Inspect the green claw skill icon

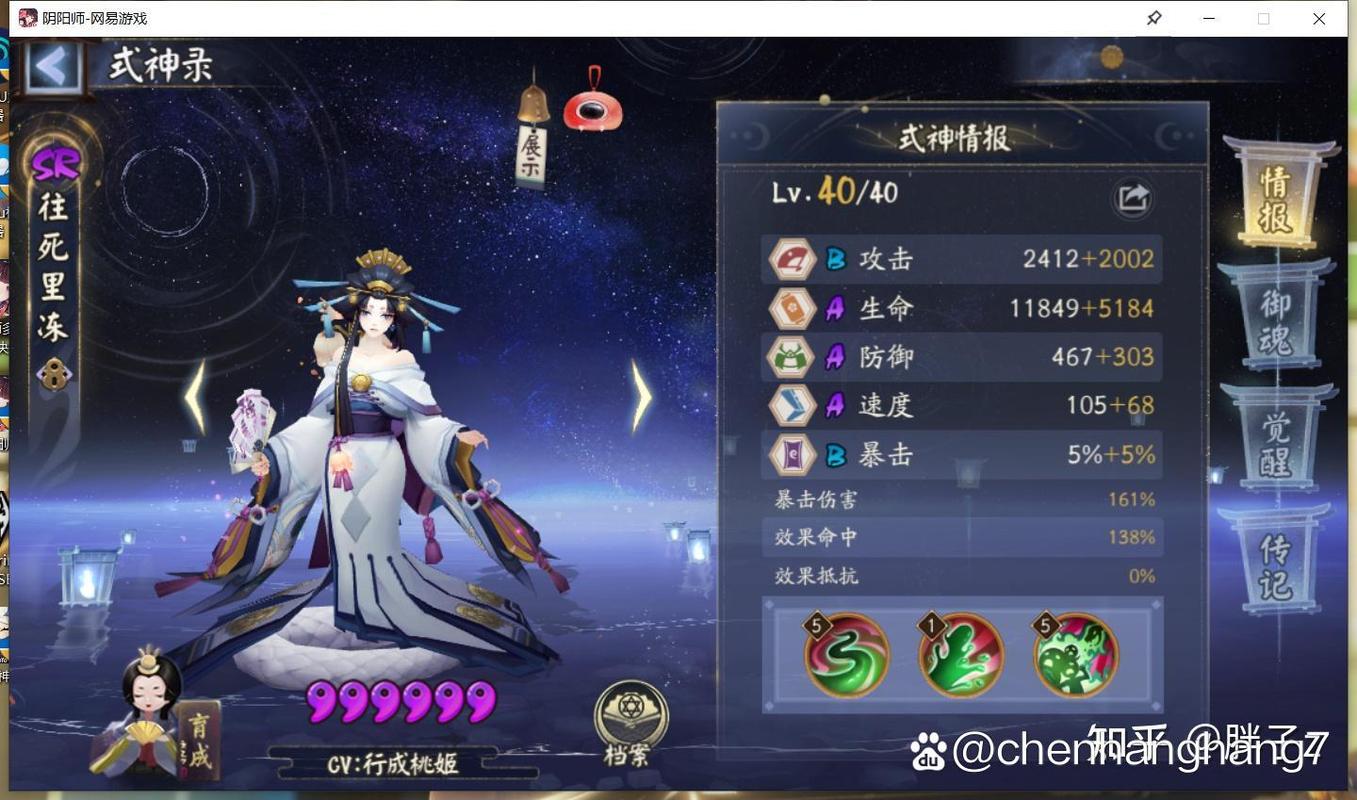[x=961, y=655]
